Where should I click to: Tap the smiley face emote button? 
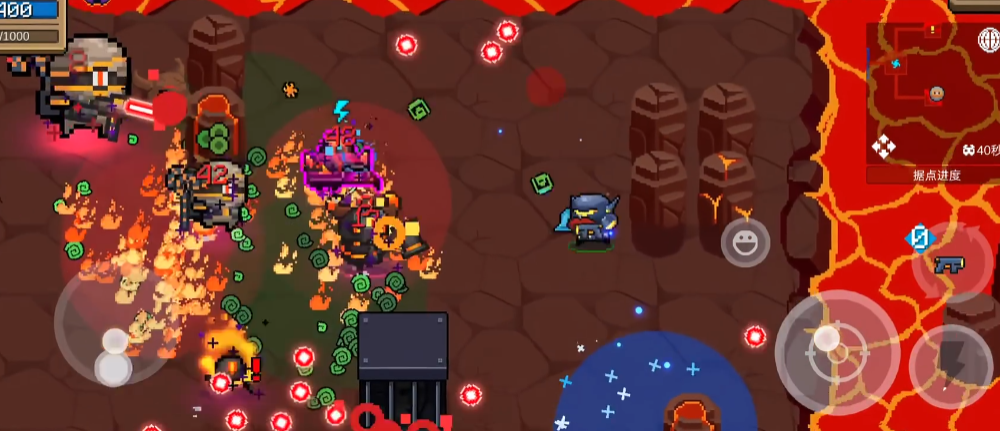pos(745,243)
